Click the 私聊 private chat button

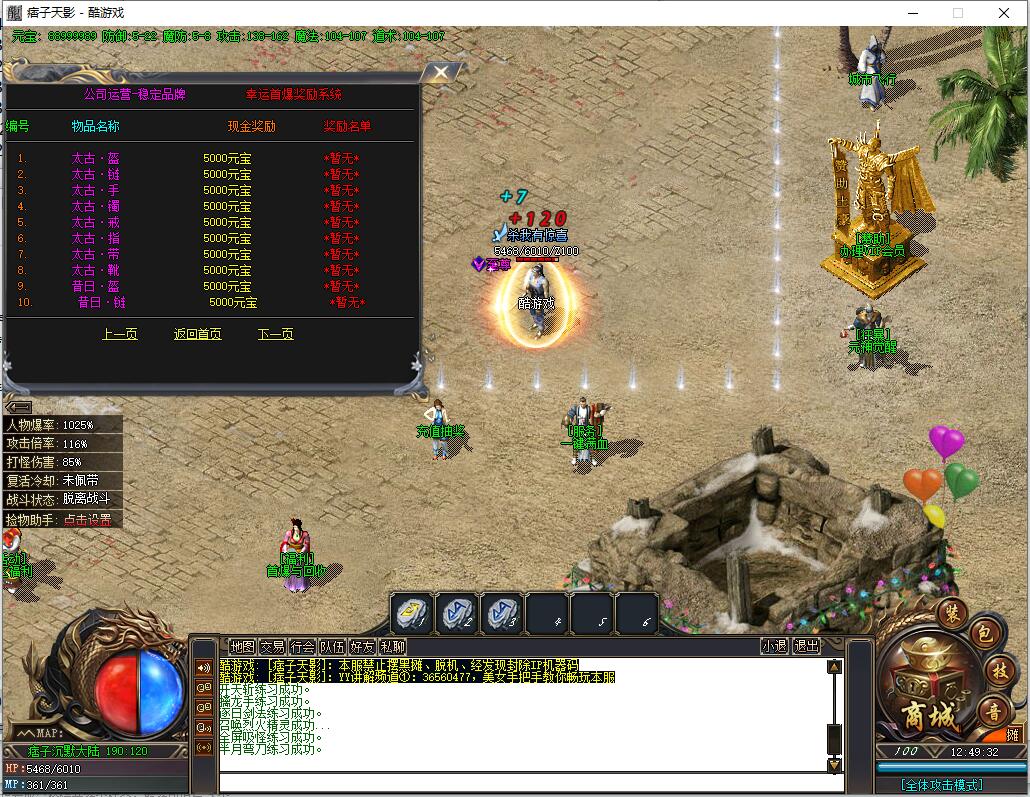click(x=392, y=647)
